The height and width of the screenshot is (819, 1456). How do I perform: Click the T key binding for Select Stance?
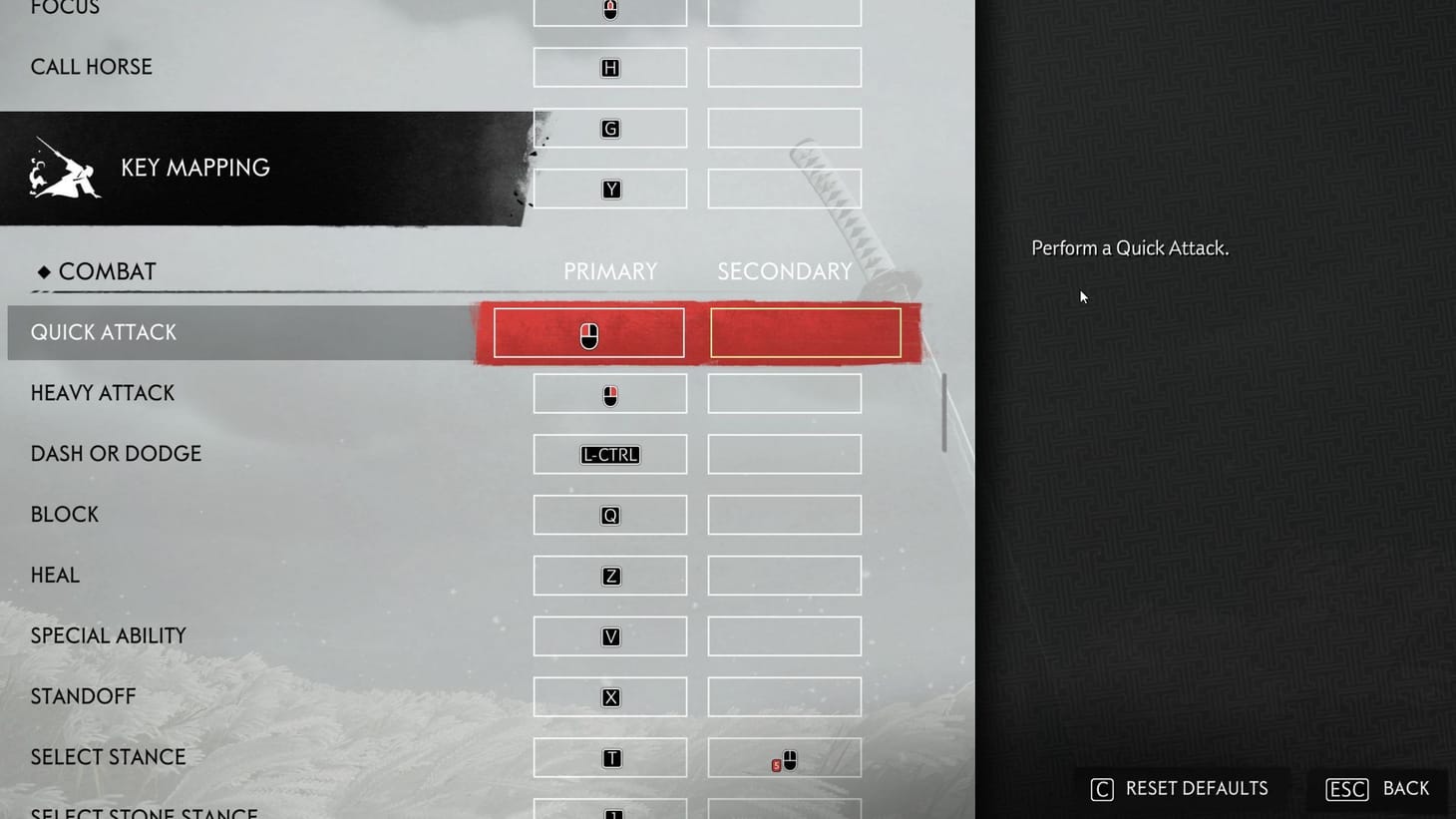(x=609, y=757)
